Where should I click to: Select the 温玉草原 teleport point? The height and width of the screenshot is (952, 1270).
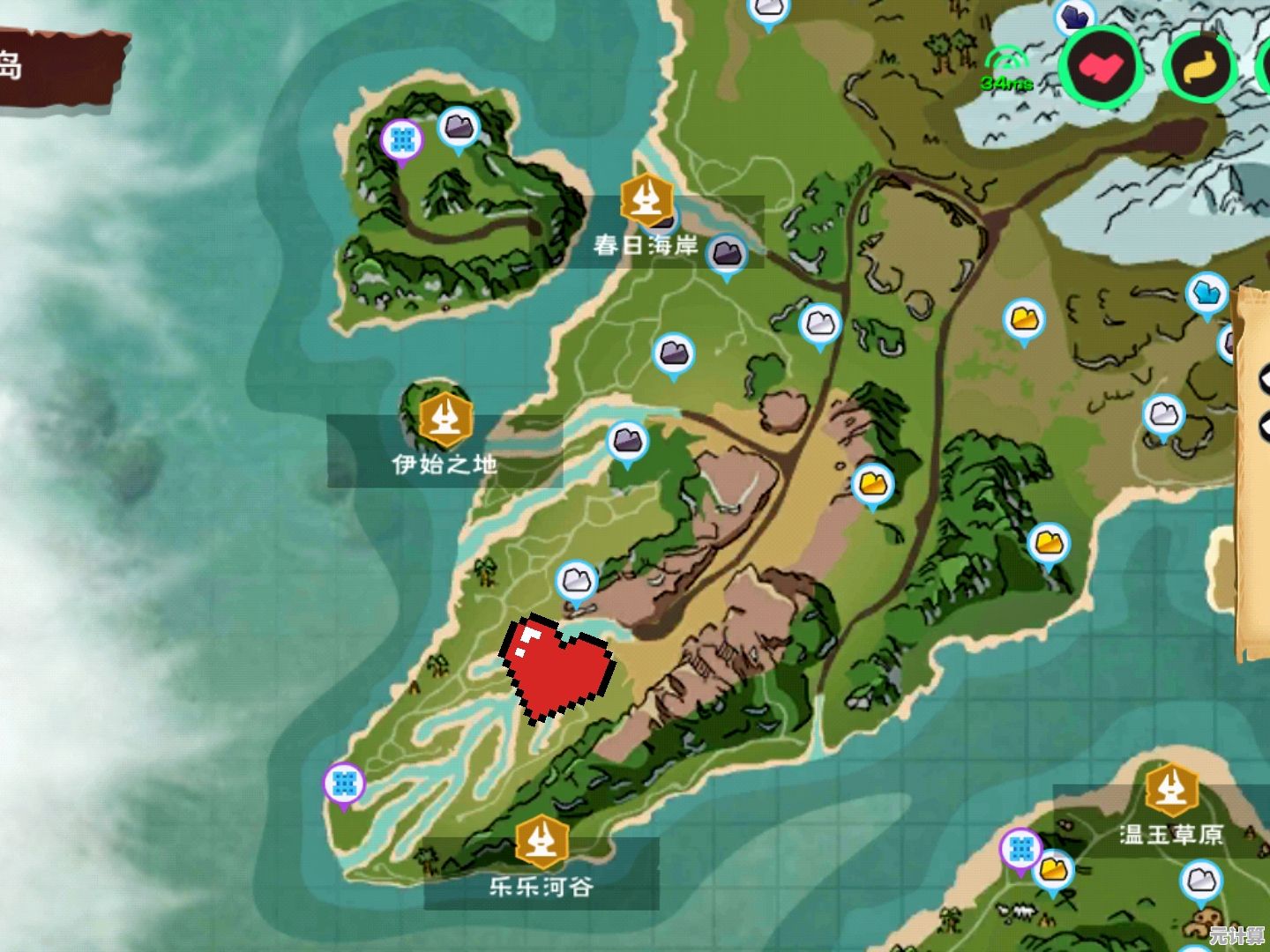(x=1171, y=787)
